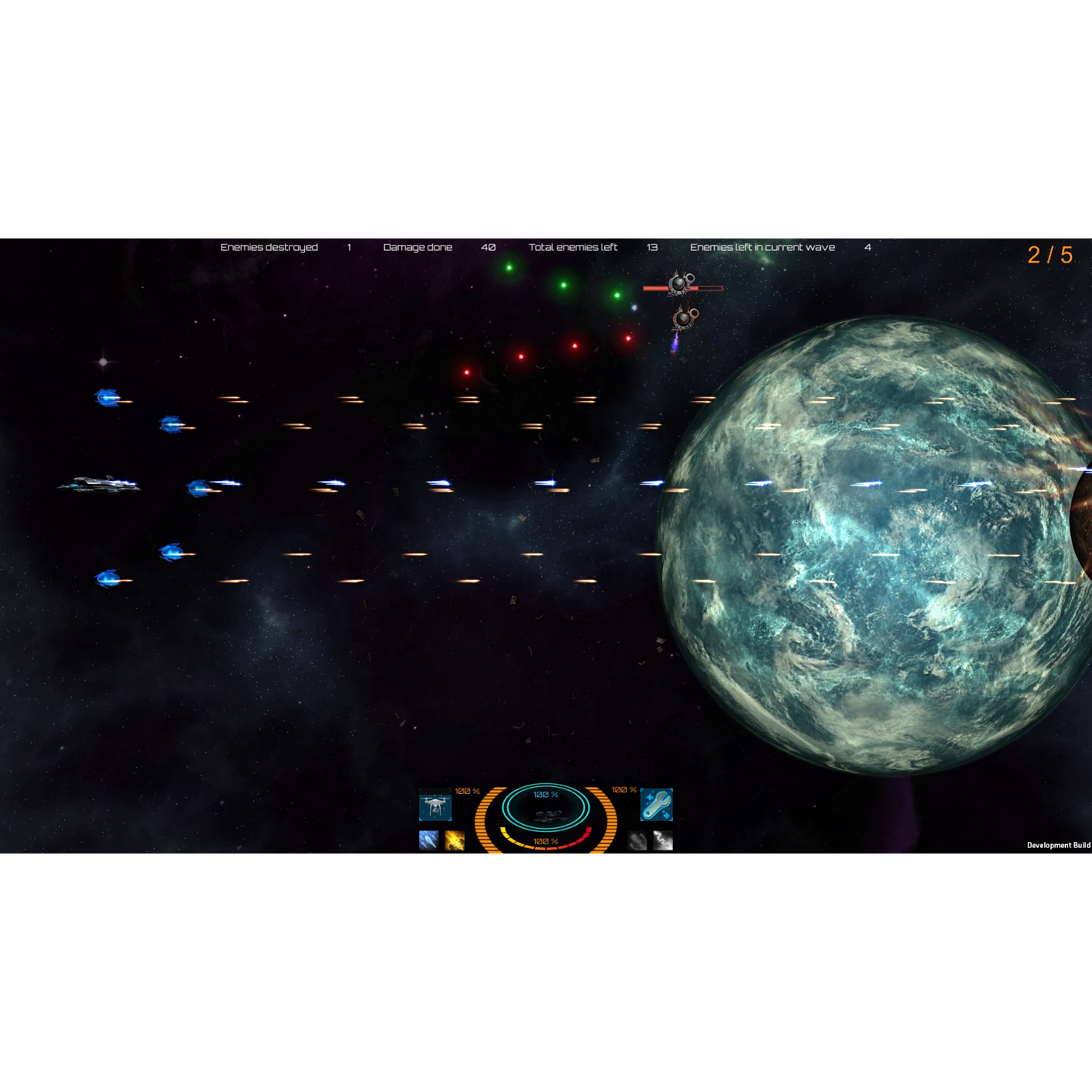Open the Enemies destroyed stat label

pos(269,247)
